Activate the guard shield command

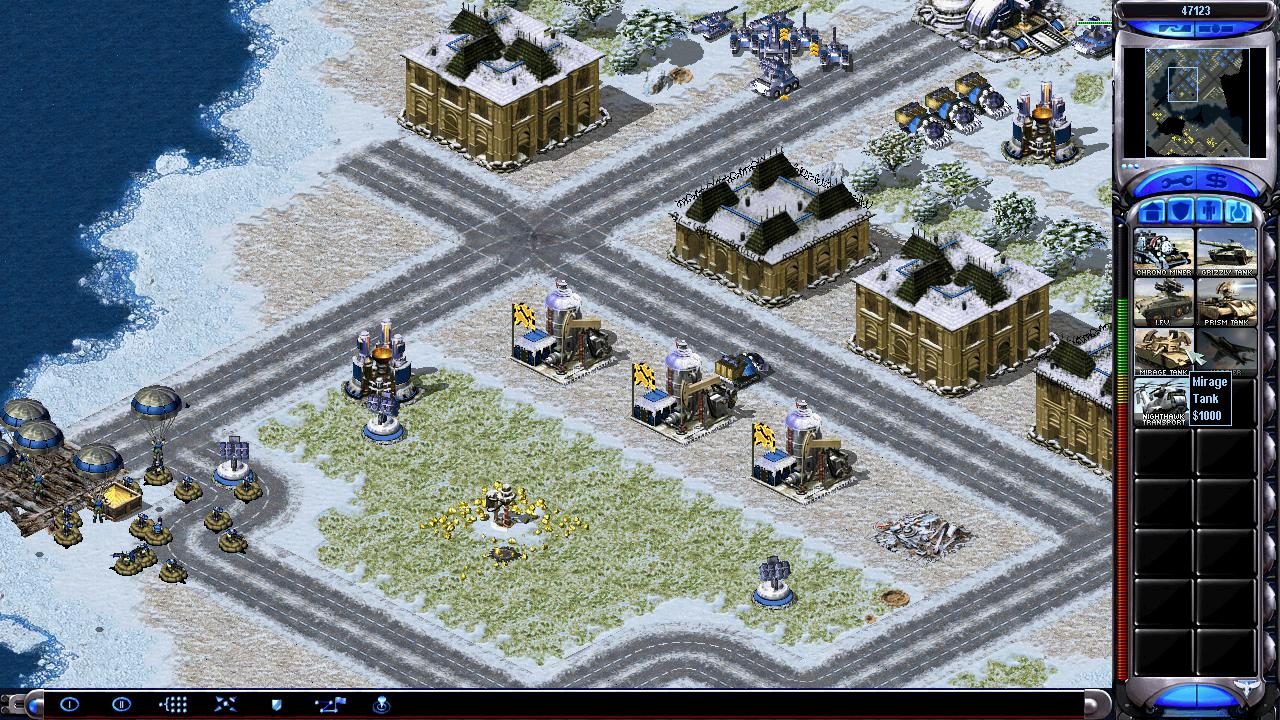[277, 705]
